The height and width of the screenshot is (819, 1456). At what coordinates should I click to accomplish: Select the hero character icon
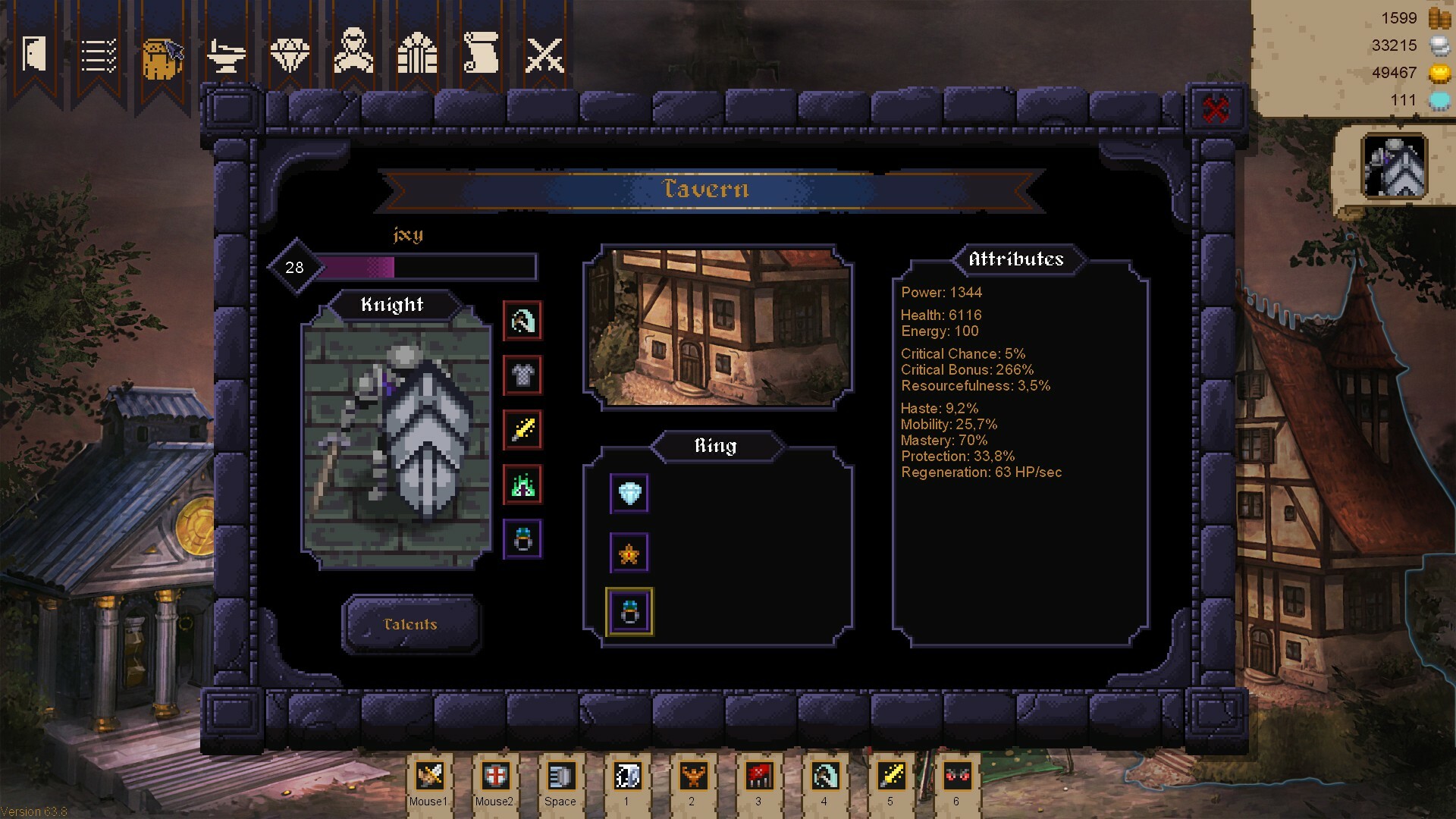coord(353,53)
